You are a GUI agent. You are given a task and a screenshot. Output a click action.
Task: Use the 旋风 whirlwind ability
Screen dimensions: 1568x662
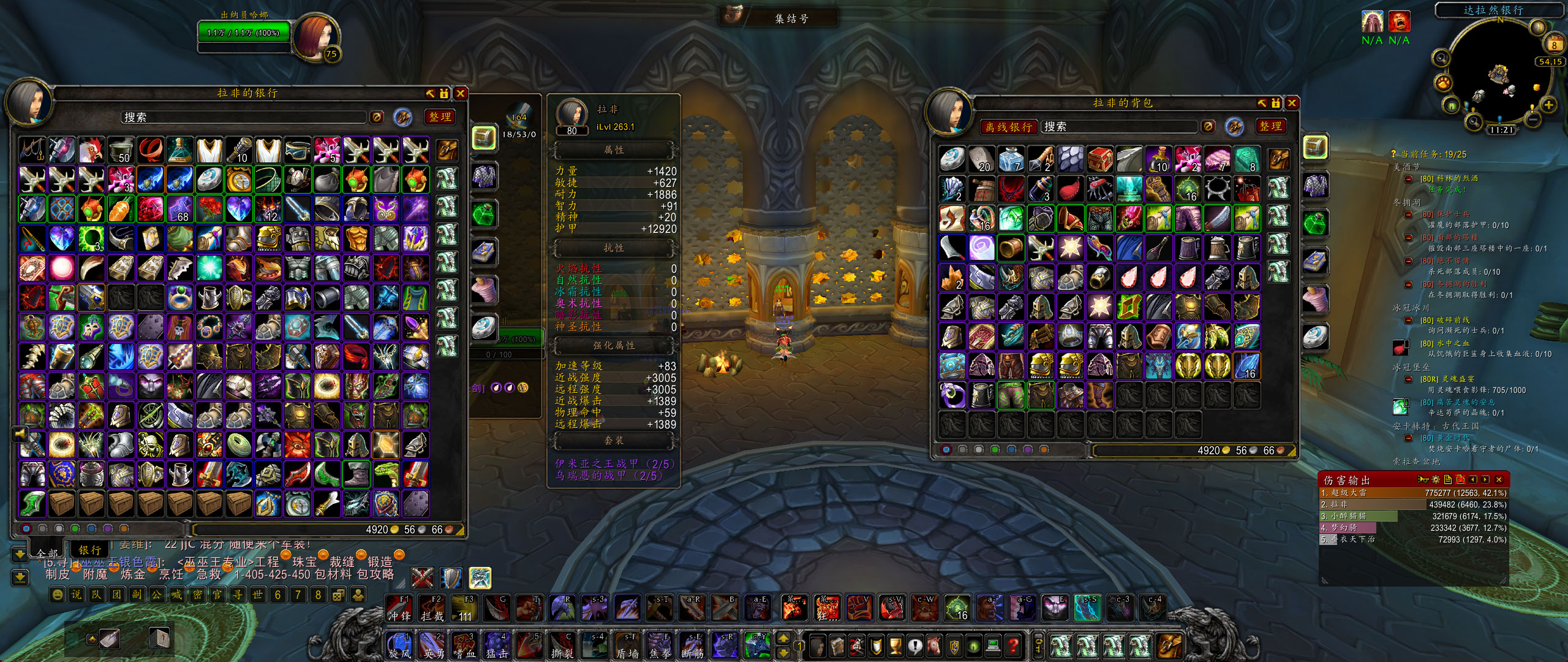[x=399, y=646]
